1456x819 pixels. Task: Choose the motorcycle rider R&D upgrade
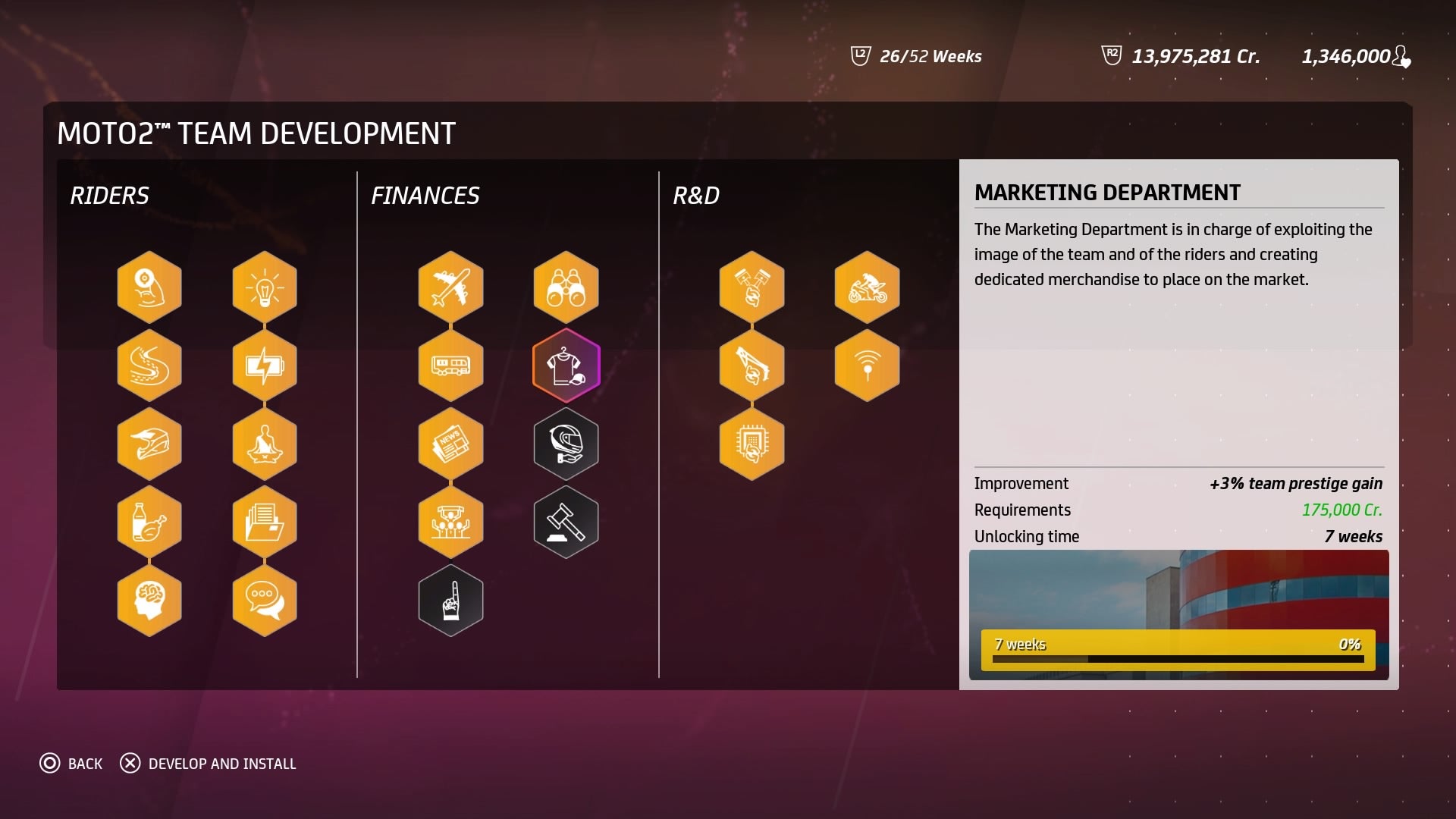[x=867, y=287]
